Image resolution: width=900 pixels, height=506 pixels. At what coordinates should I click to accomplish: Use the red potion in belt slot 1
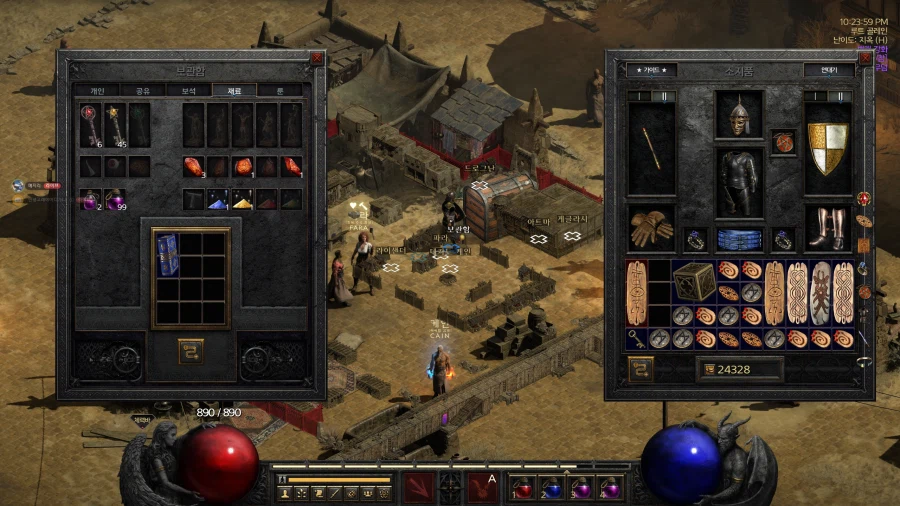(524, 488)
